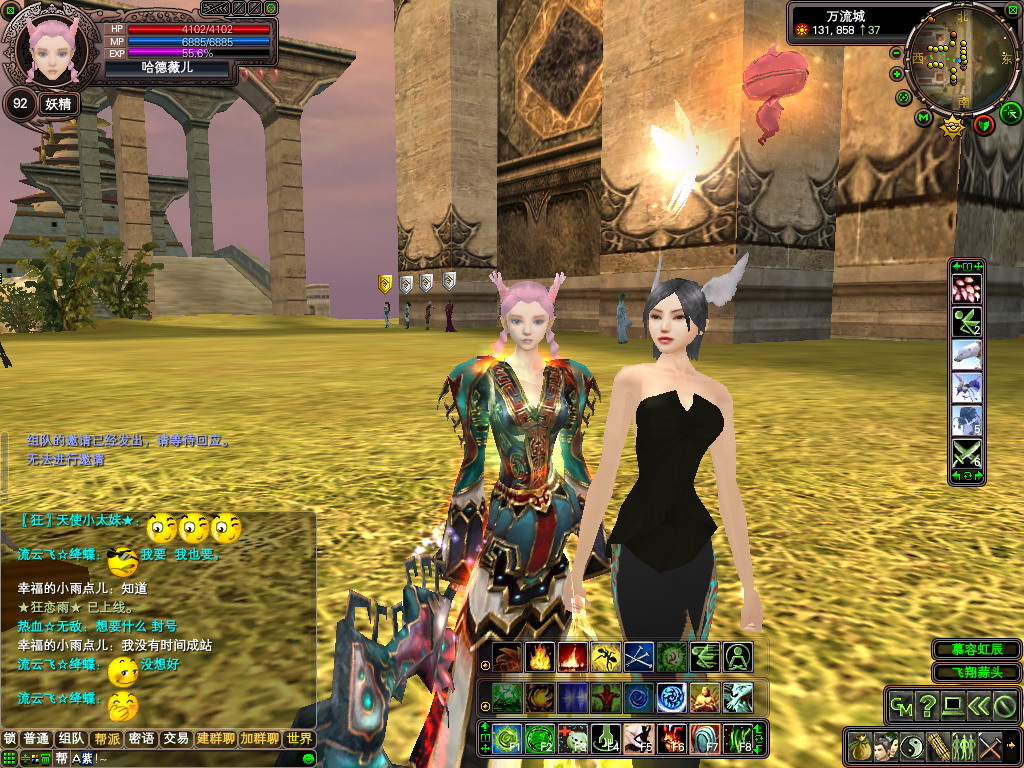Click the 建群聊 create group chat button
Image resolution: width=1024 pixels, height=768 pixels.
(x=215, y=739)
